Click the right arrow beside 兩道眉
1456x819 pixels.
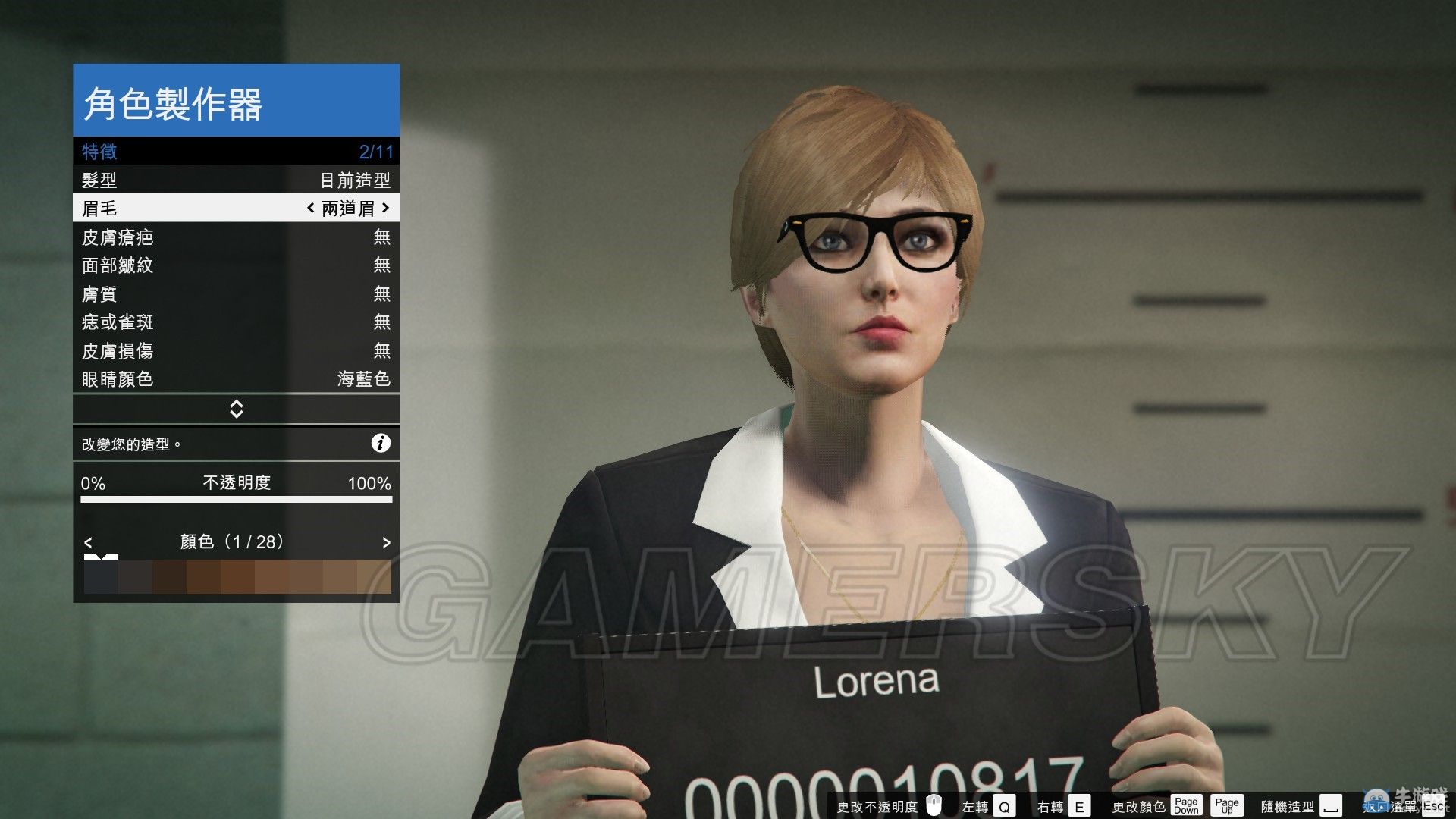[386, 208]
